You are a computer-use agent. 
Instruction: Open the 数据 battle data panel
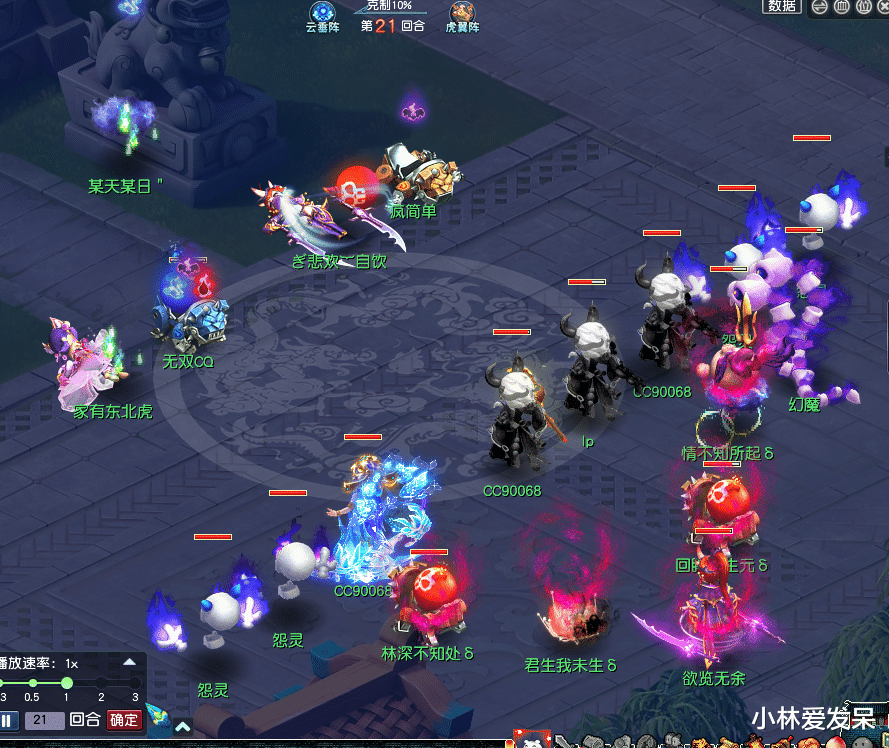pyautogui.click(x=782, y=6)
